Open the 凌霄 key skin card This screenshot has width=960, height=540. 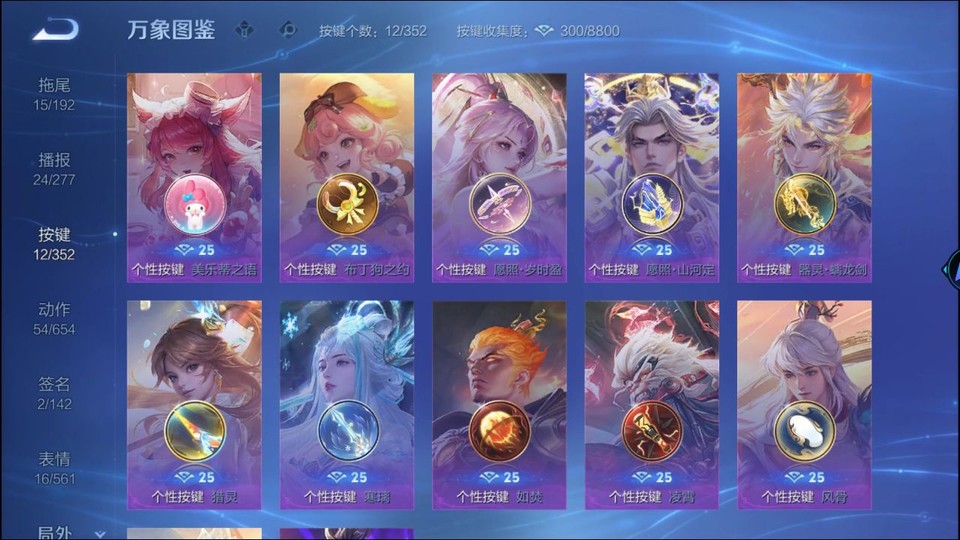(x=652, y=405)
